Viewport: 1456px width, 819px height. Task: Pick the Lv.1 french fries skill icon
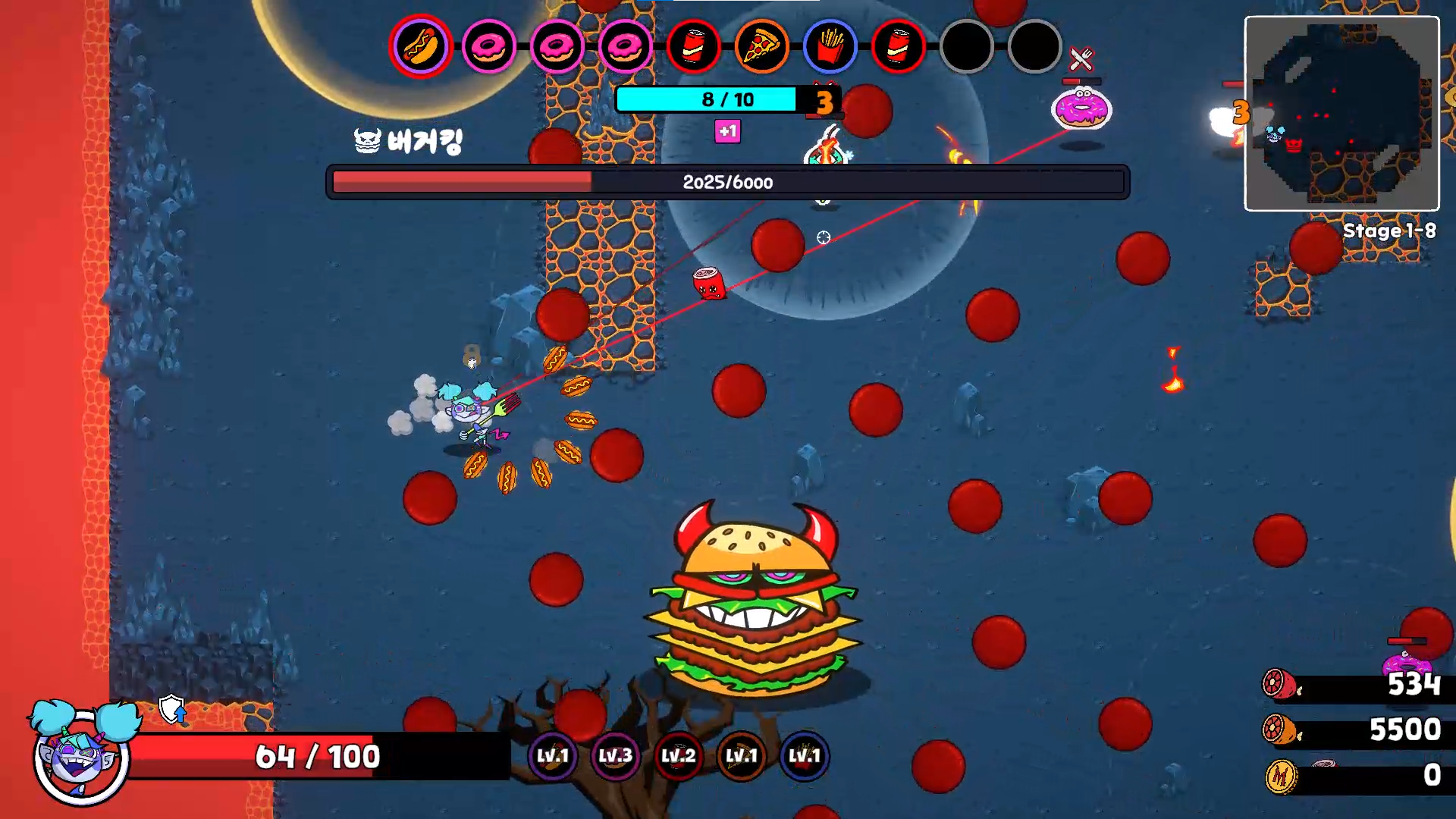[x=804, y=756]
